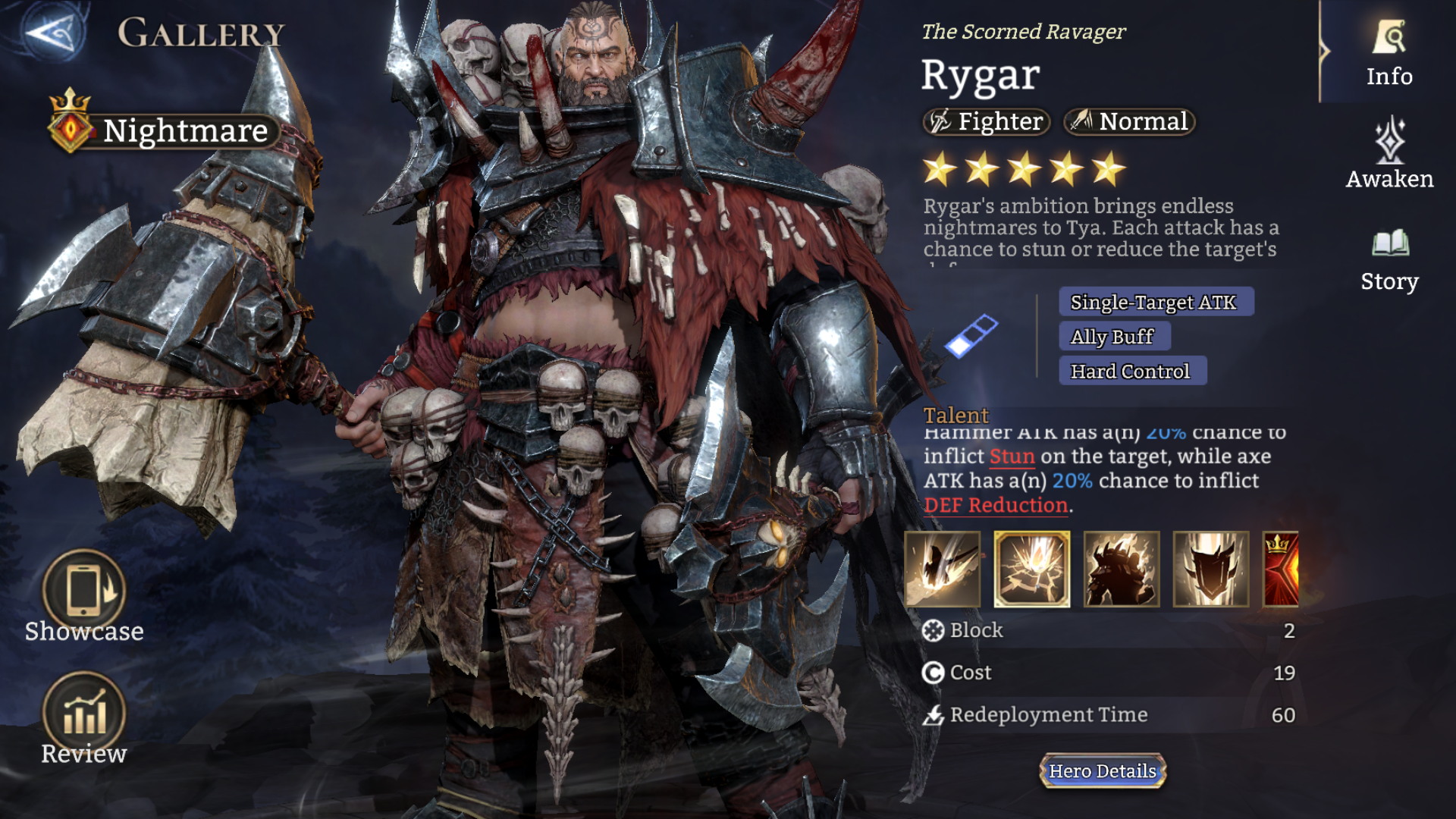Viewport: 1456px width, 819px height.
Task: Select the Nightmare difficulty badge
Action: (x=163, y=130)
